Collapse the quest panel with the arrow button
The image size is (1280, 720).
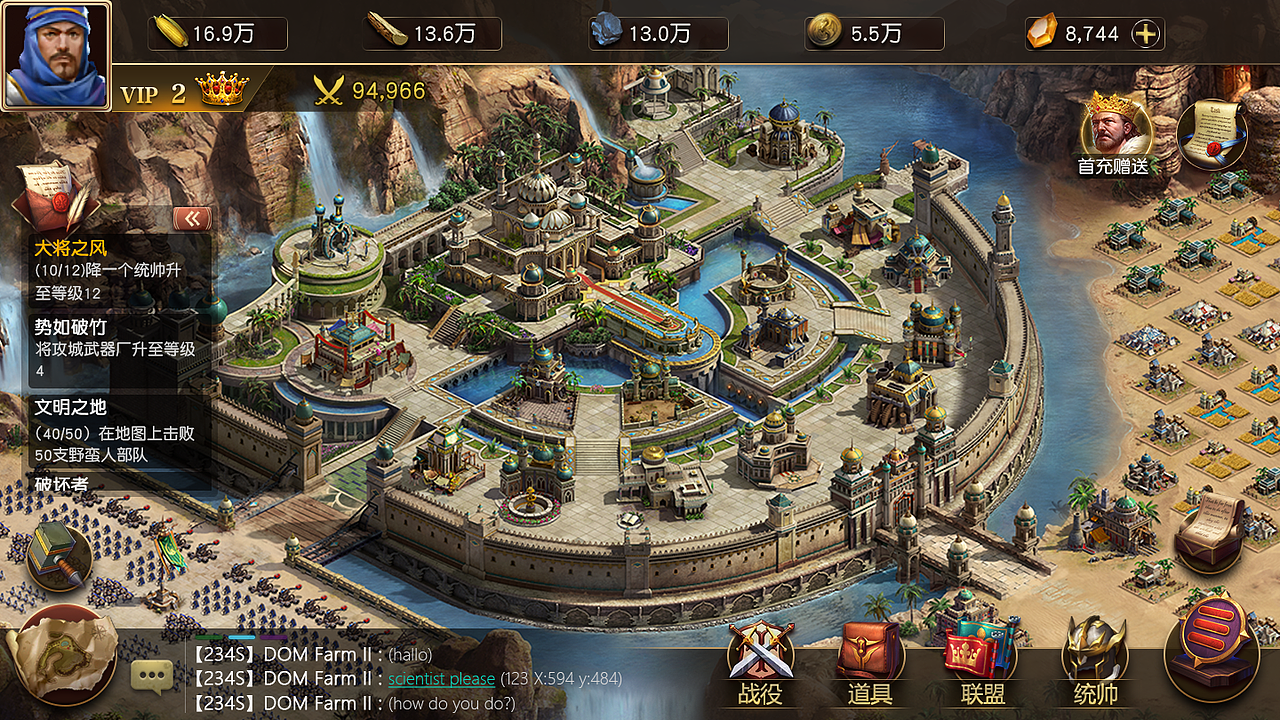click(191, 219)
